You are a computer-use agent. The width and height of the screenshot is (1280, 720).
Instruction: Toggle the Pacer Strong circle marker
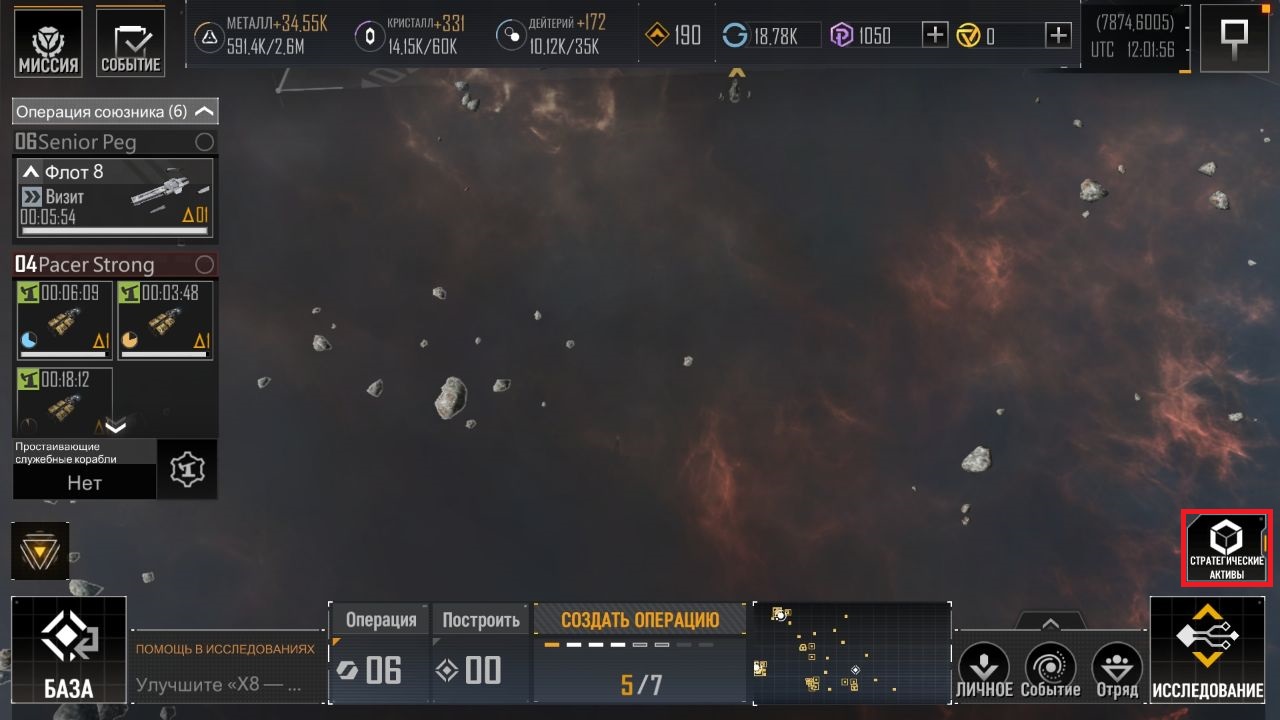(204, 265)
